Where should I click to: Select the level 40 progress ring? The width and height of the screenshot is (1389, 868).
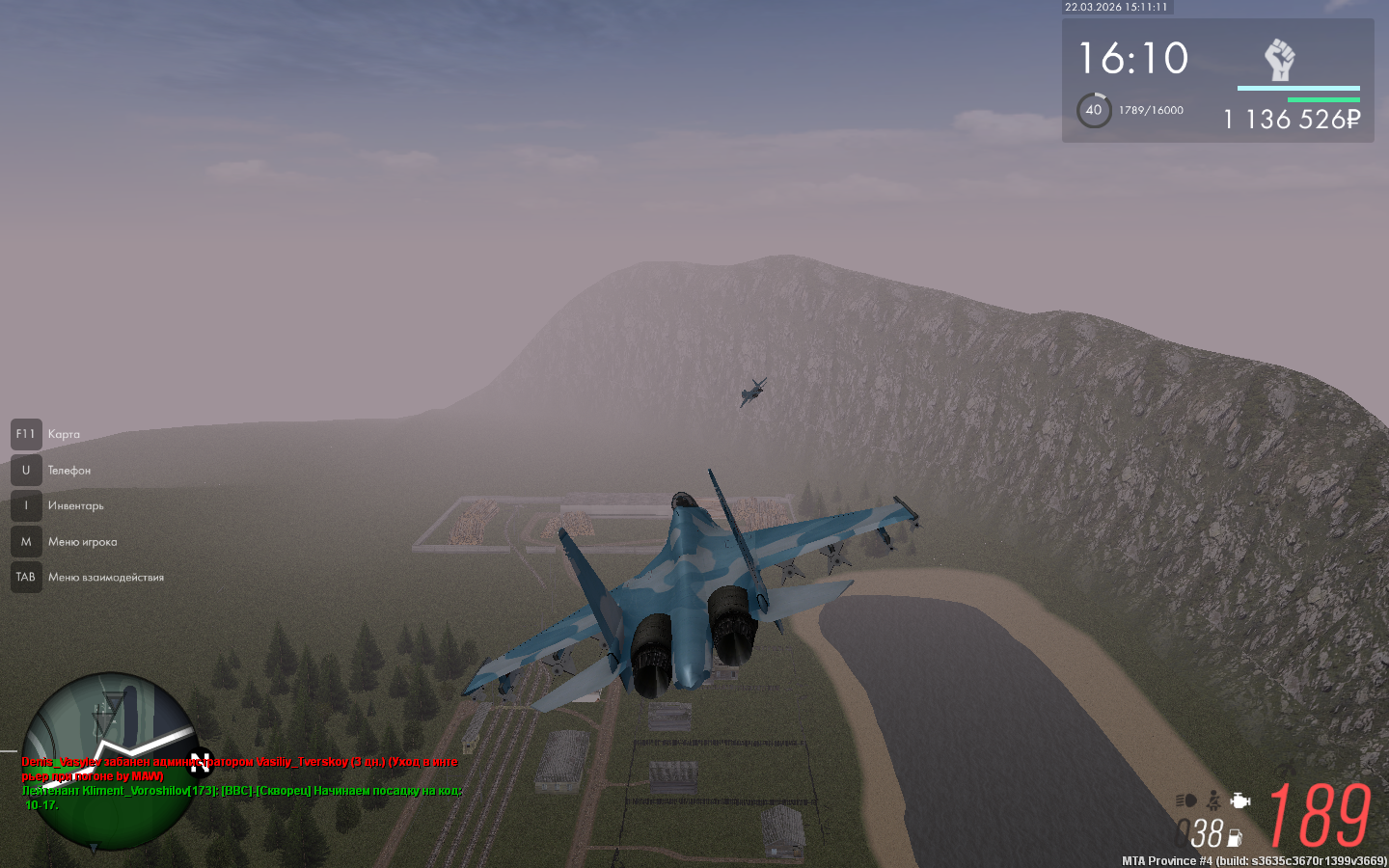pyautogui.click(x=1094, y=110)
